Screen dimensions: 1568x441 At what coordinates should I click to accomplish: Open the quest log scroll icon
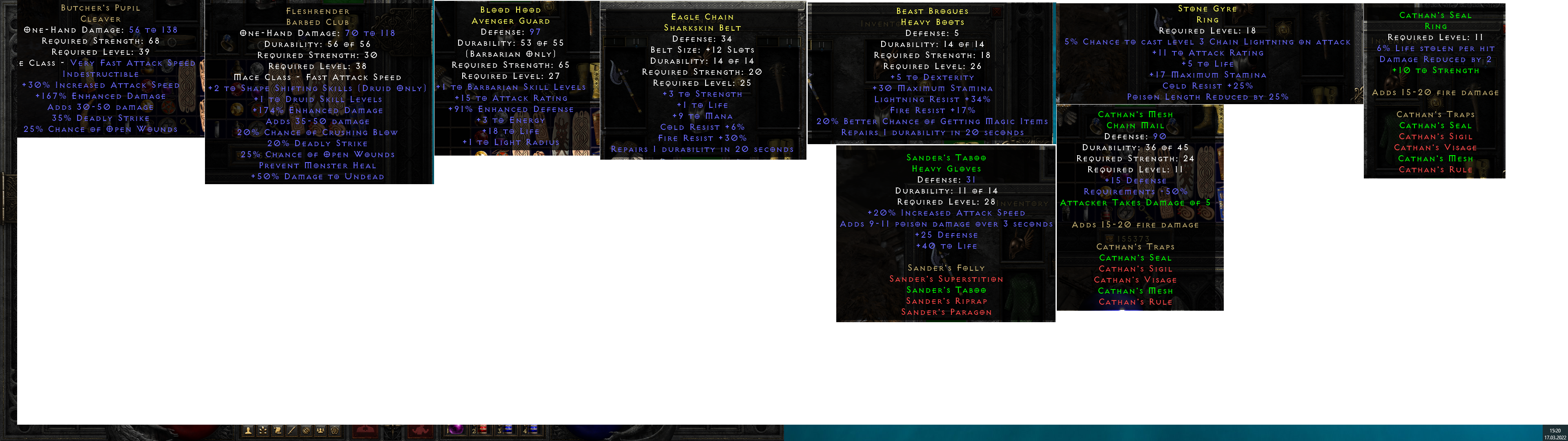coord(278,431)
